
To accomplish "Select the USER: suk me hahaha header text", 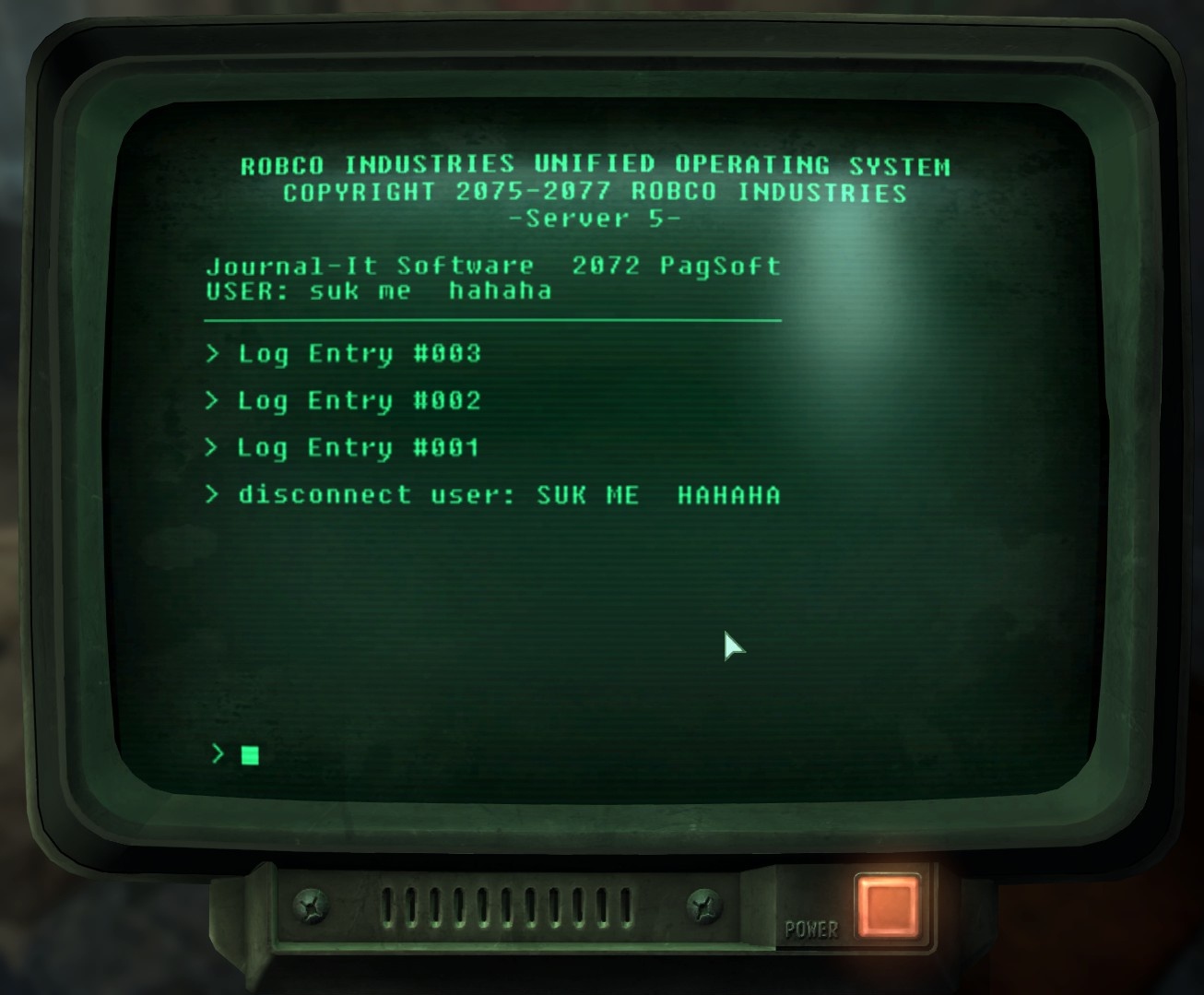I will pos(379,290).
